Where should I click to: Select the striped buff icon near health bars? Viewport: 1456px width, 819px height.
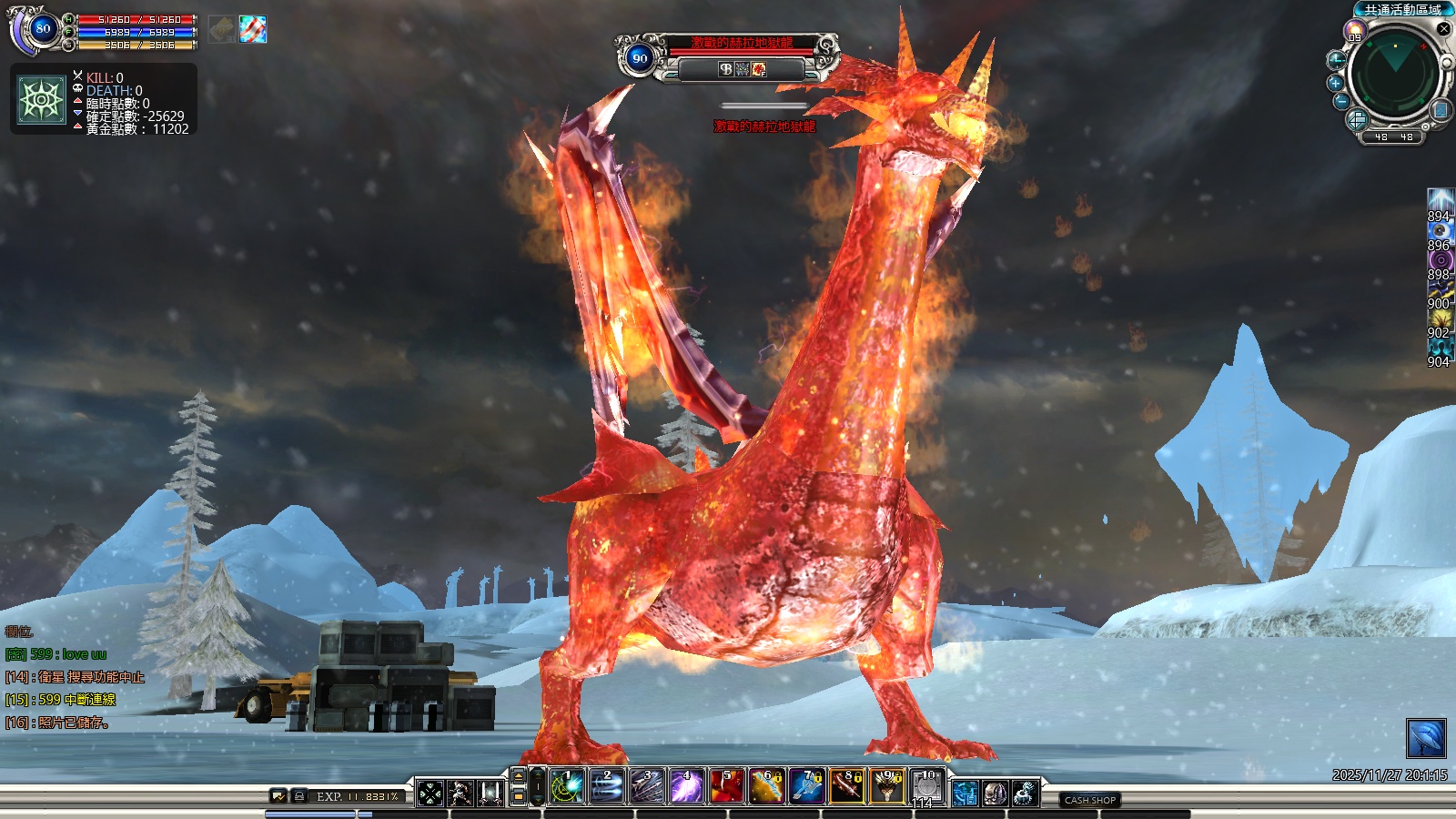pyautogui.click(x=253, y=29)
